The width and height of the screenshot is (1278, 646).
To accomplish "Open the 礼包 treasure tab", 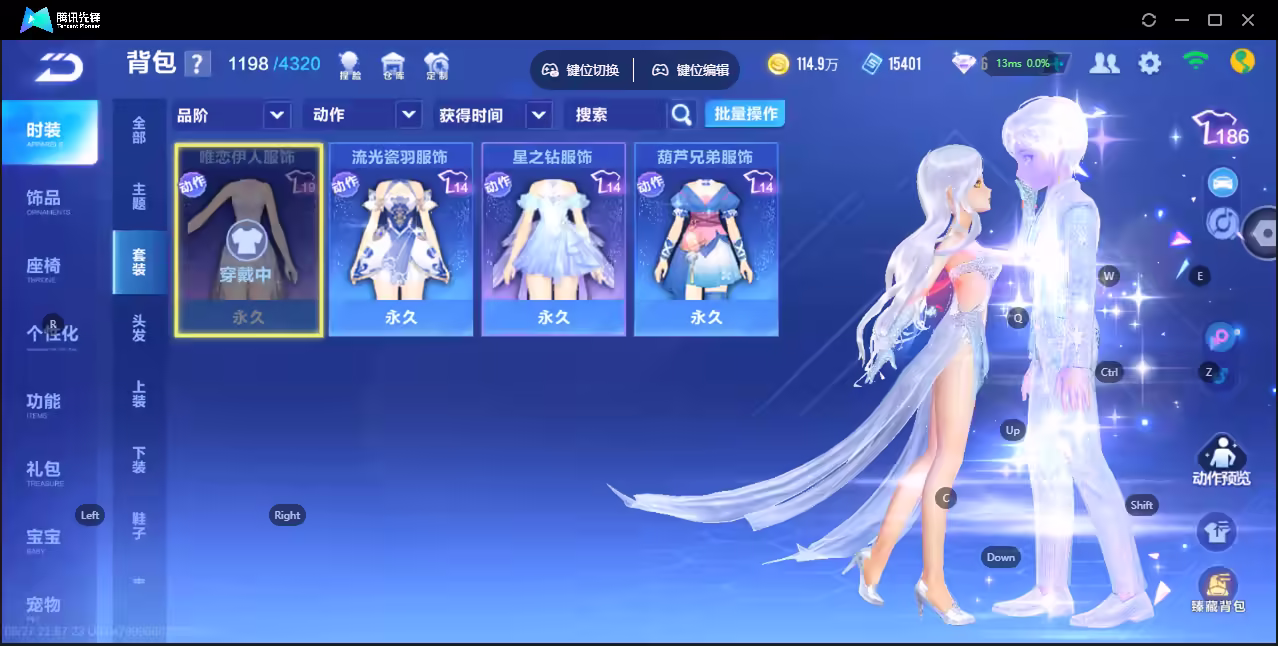I will coord(44,470).
